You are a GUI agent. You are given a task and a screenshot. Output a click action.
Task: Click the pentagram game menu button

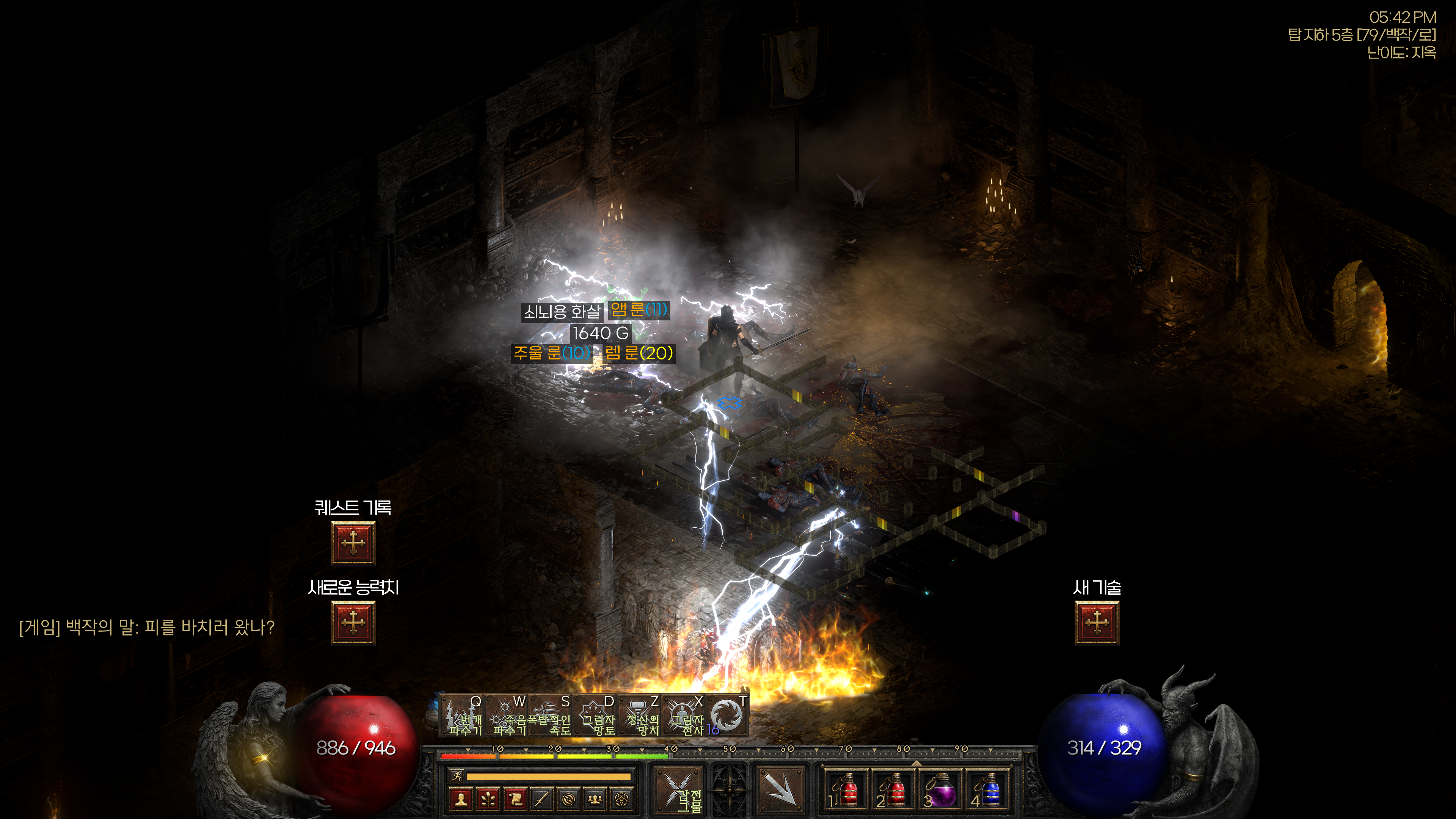[621, 799]
